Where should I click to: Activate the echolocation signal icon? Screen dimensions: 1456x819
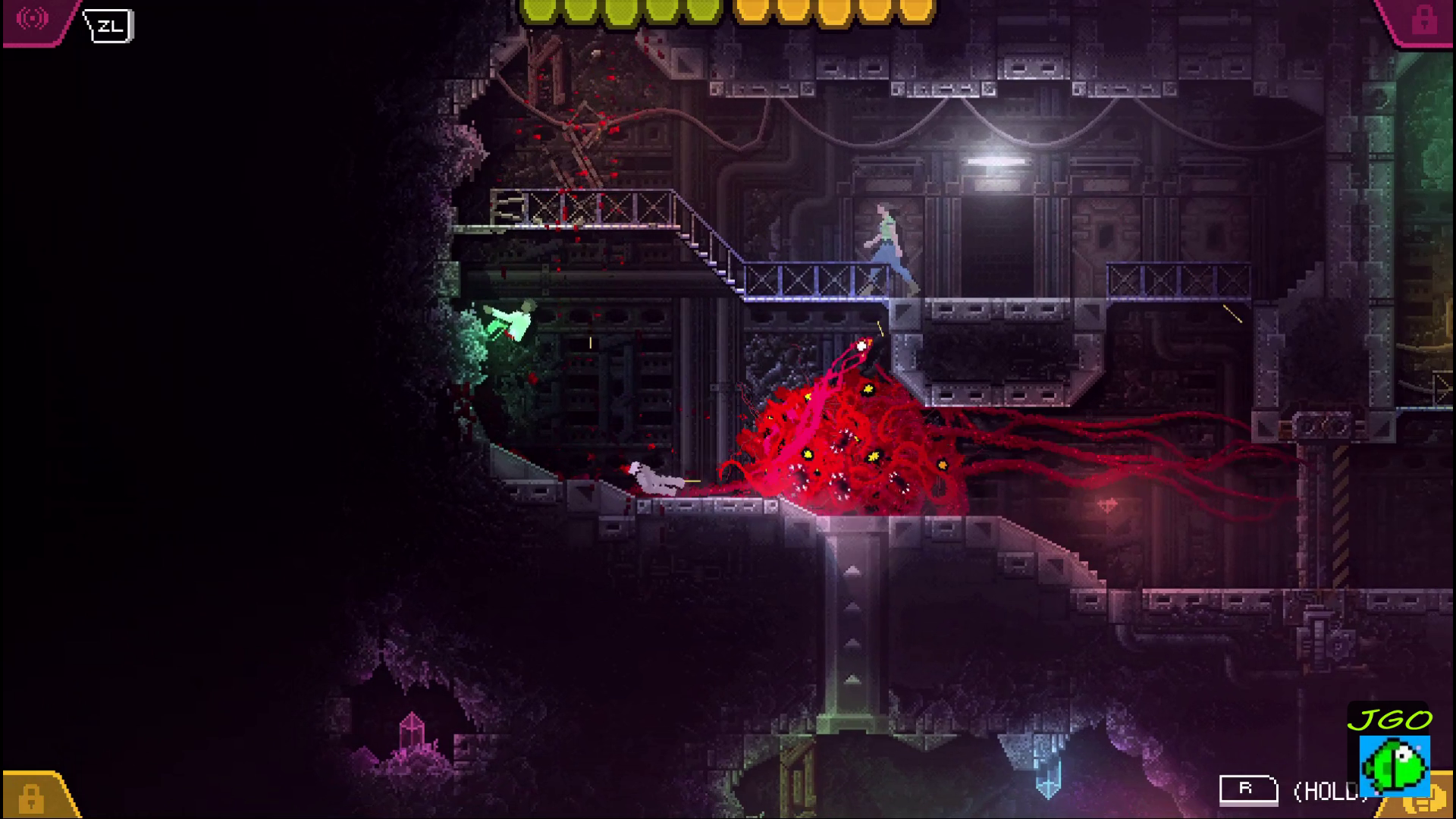pos(32,19)
